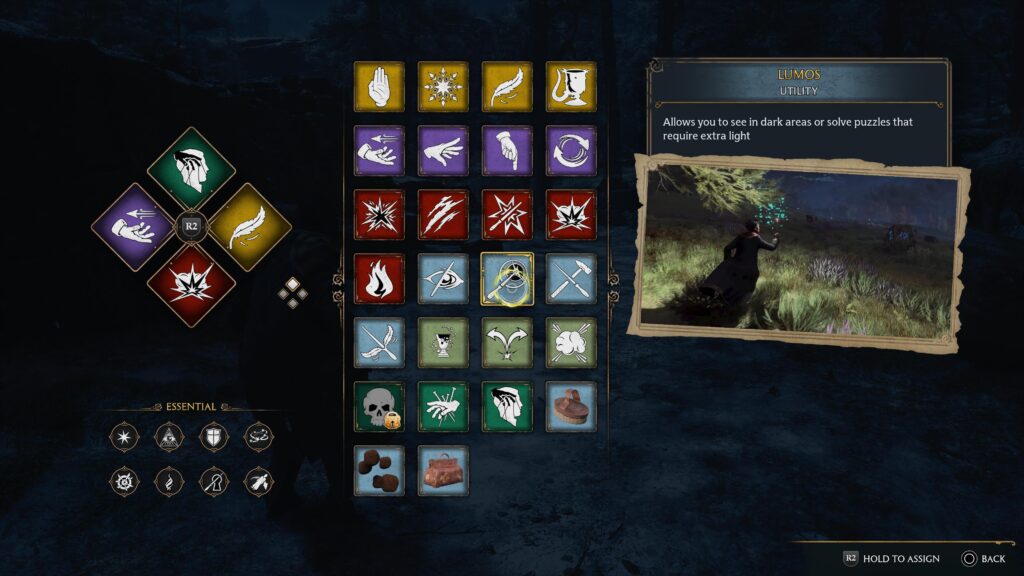Pick the yellow open palm spell

(x=379, y=87)
